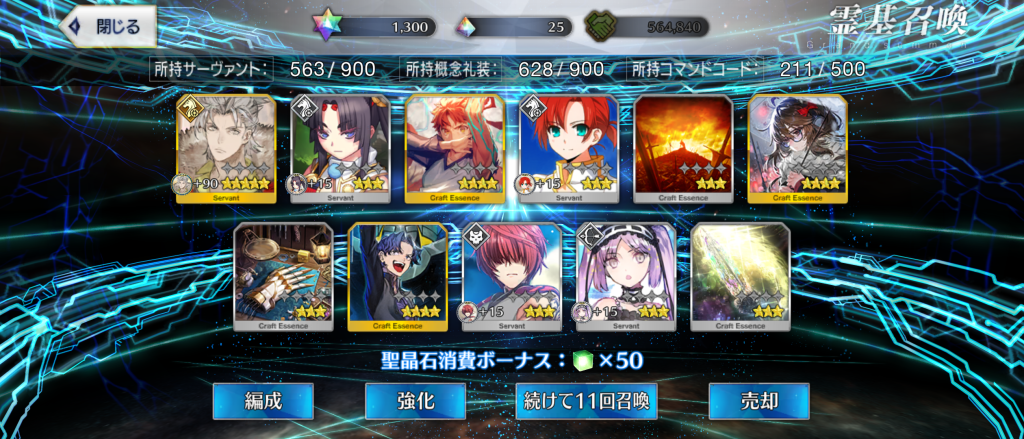
Task: Select the gold five-star blond Servant card
Action: [226, 148]
